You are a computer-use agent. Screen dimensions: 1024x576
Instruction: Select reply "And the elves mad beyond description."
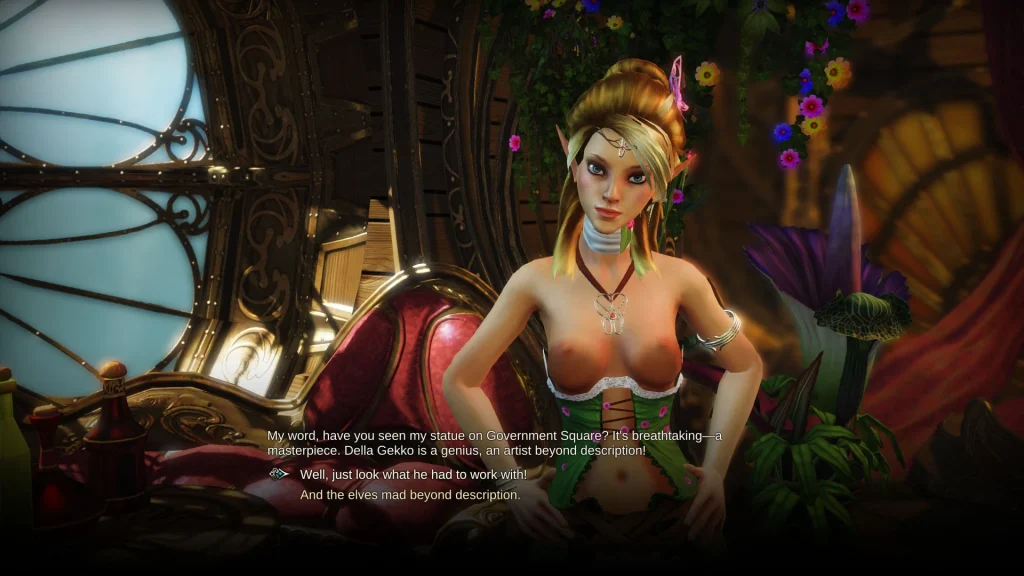[x=410, y=494]
